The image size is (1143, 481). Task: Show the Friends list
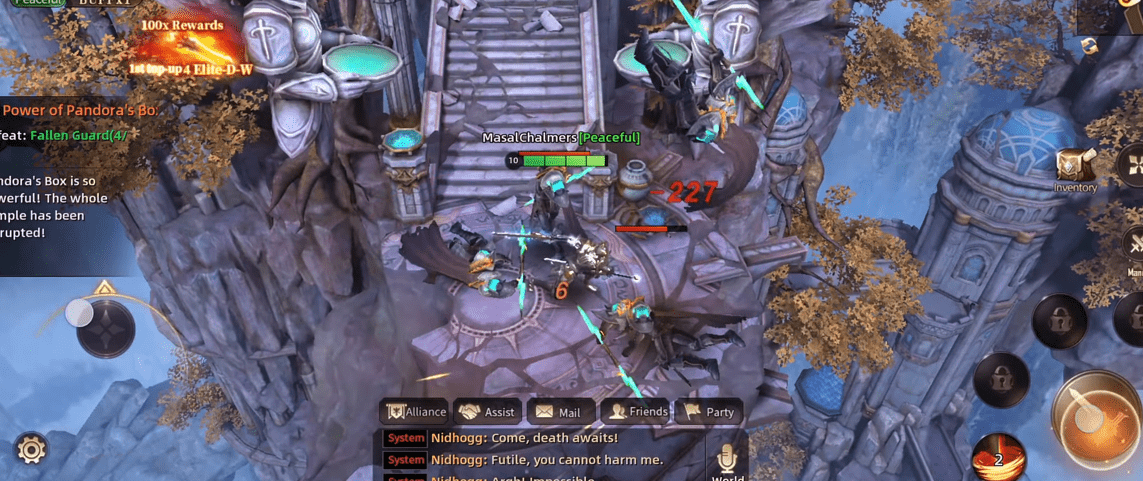click(637, 411)
